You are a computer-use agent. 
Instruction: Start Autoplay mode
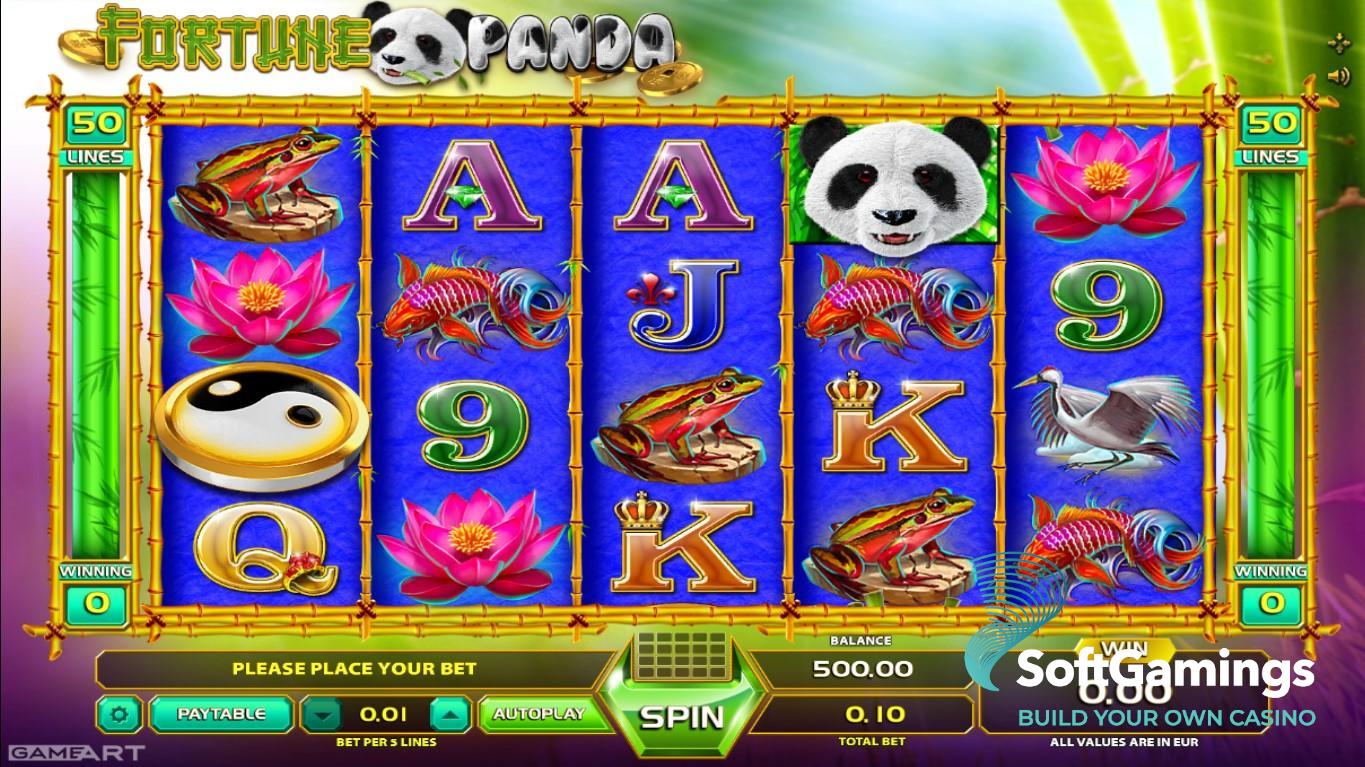pos(538,714)
